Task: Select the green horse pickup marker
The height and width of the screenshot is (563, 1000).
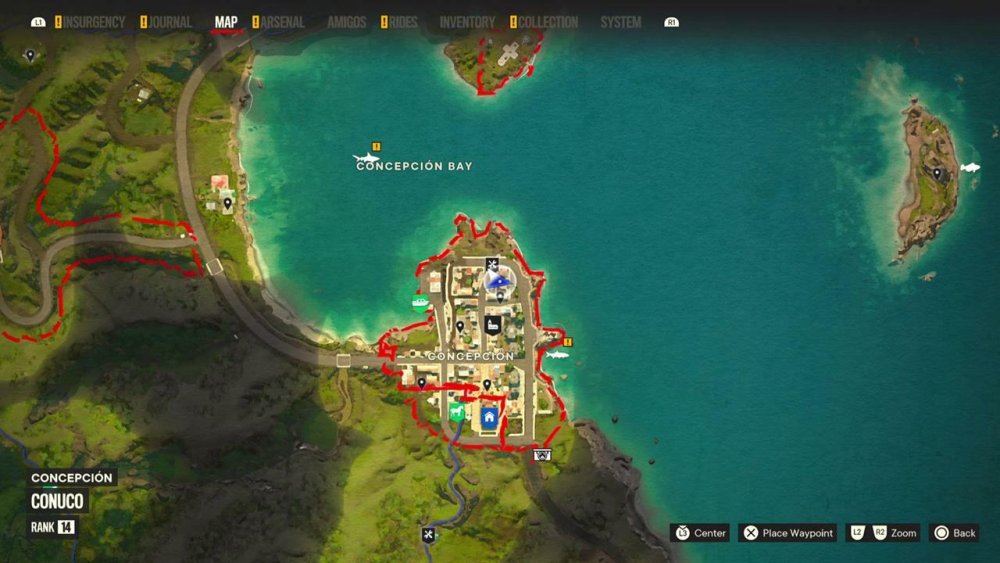Action: [456, 412]
